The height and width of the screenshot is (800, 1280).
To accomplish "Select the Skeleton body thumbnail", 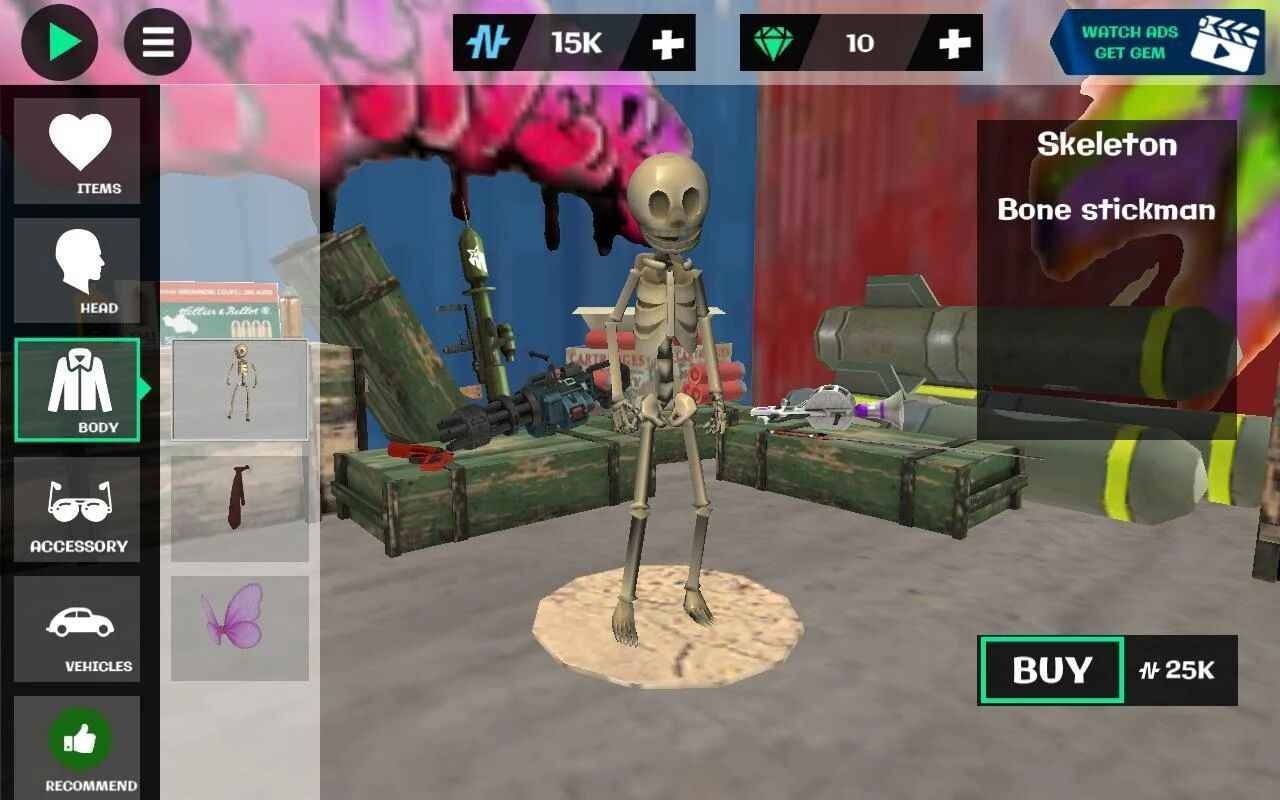I will pos(240,388).
